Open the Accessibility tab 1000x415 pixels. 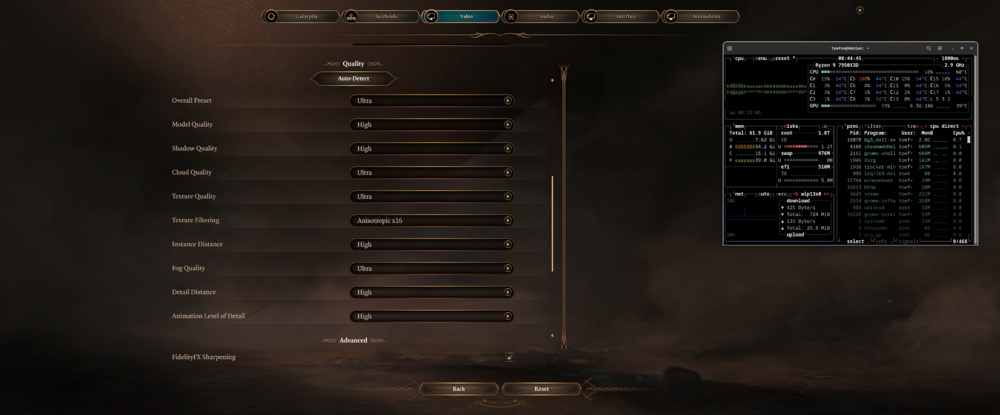701,17
